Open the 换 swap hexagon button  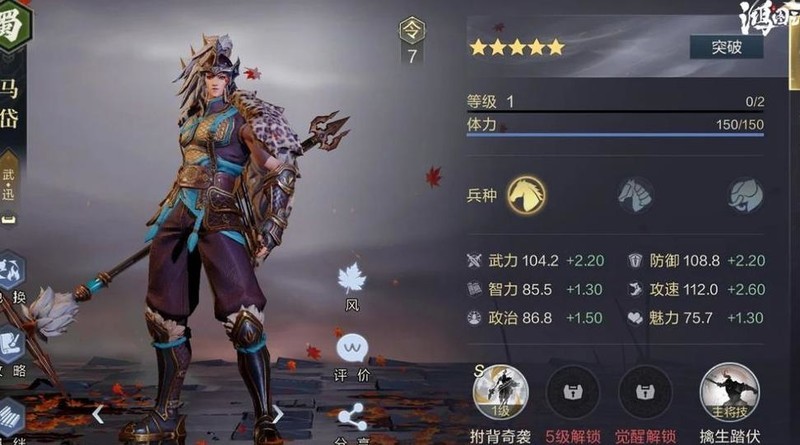(10, 277)
